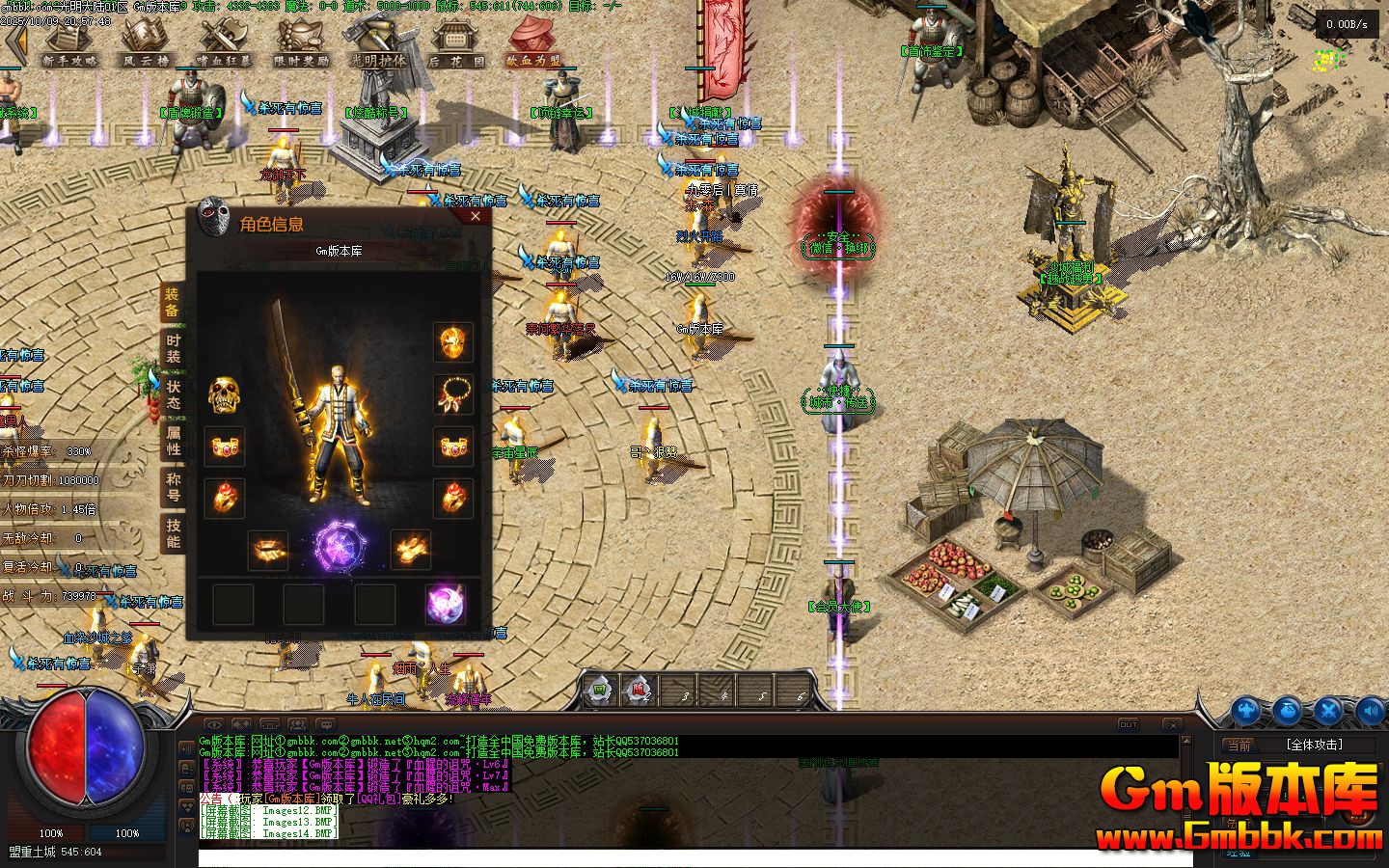
Task: Toggle the sound speaker button
Action: click(1371, 711)
